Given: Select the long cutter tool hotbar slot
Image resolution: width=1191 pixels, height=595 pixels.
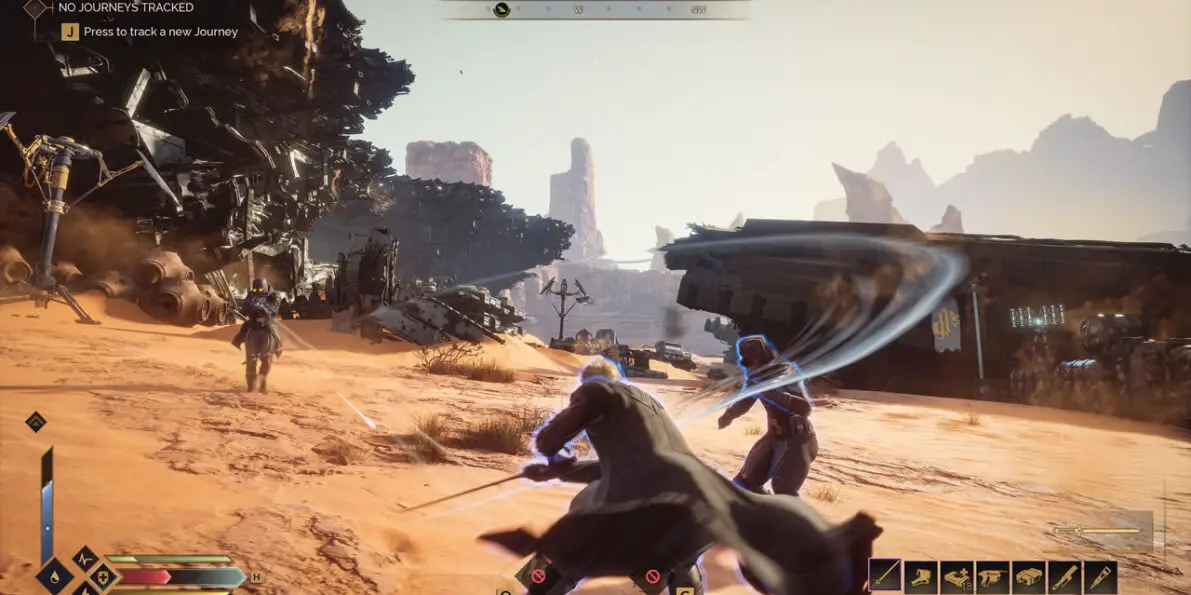Looking at the screenshot, I should pyautogui.click(x=1065, y=576).
